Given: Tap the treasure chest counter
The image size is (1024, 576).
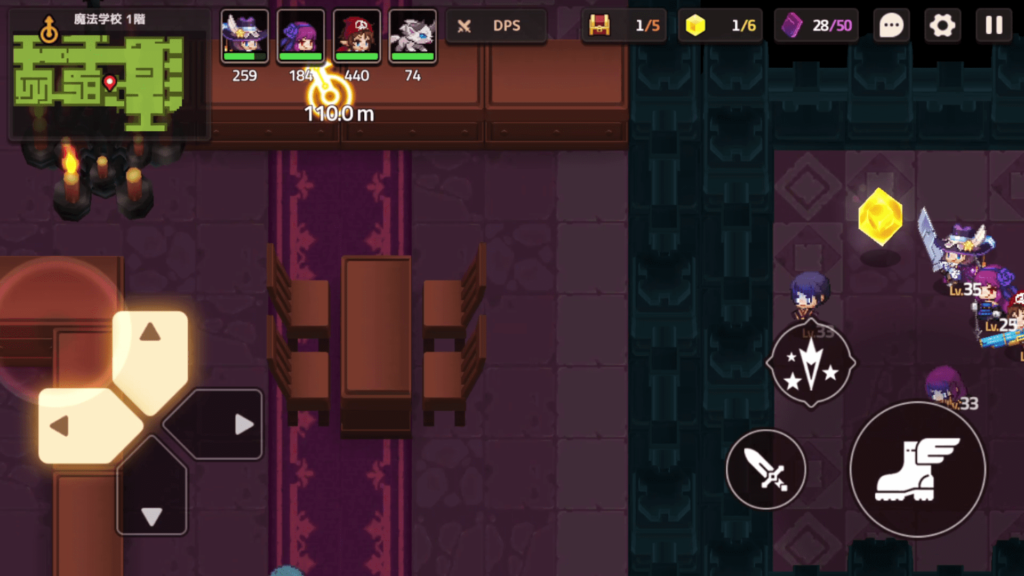Looking at the screenshot, I should pyautogui.click(x=624, y=26).
